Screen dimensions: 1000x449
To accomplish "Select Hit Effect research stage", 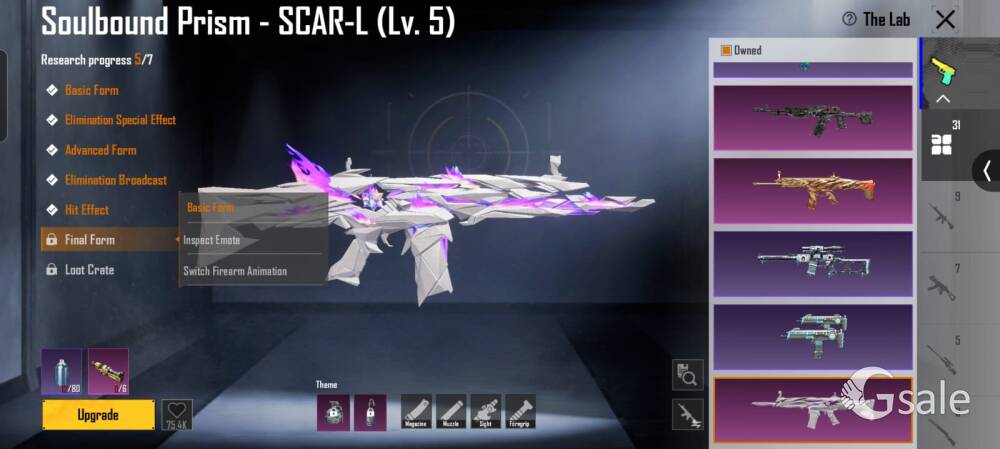I will coord(87,210).
